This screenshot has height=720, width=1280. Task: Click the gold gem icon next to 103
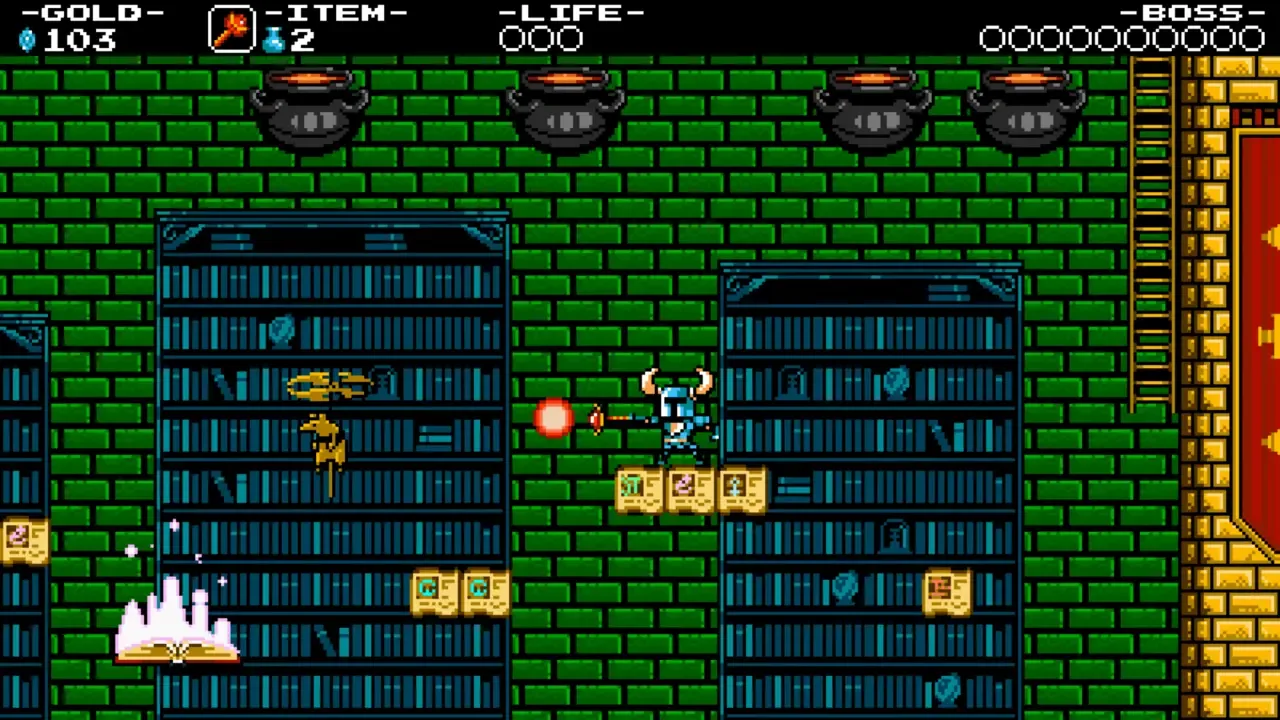[x=26, y=41]
